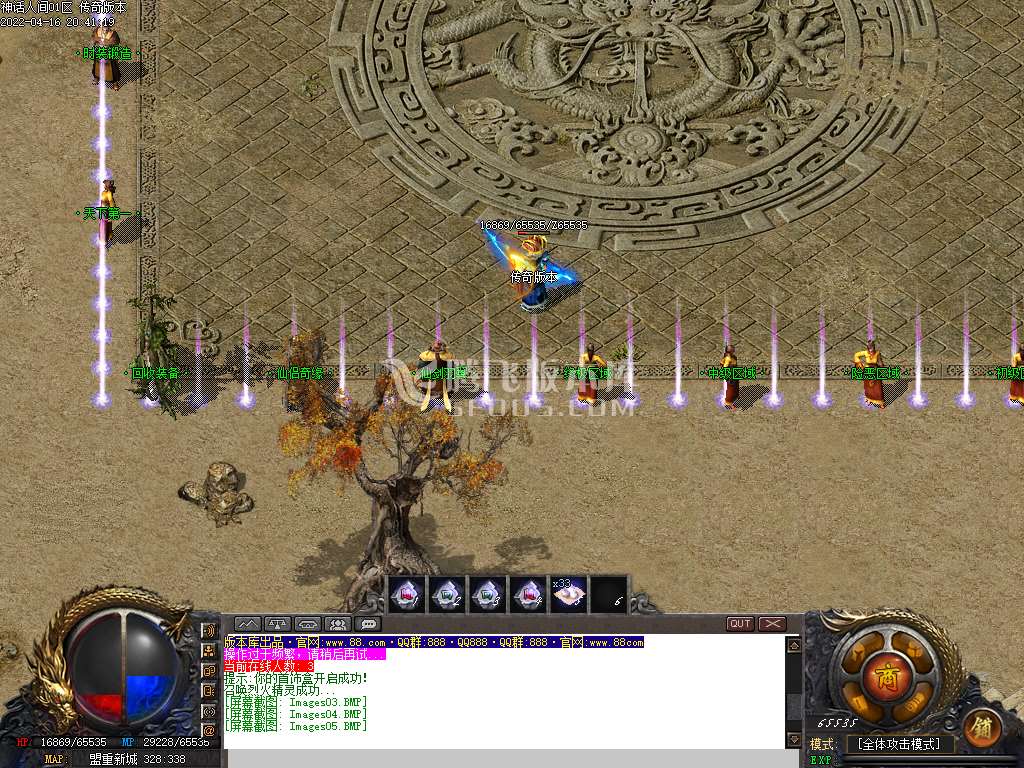
Task: Click the mountain-shaped map icon above chat
Action: [248, 625]
